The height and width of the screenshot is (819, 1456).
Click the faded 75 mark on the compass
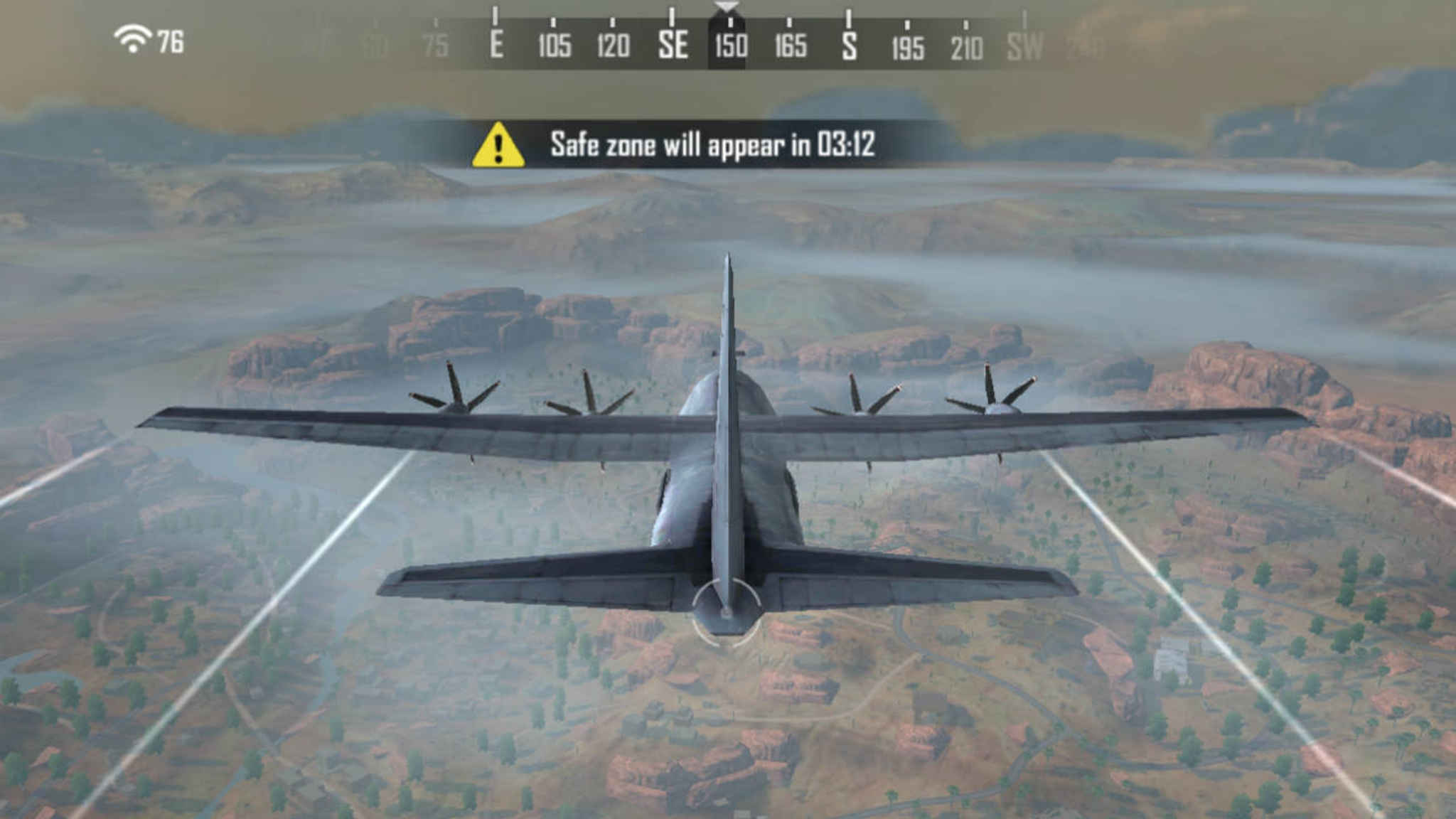434,44
